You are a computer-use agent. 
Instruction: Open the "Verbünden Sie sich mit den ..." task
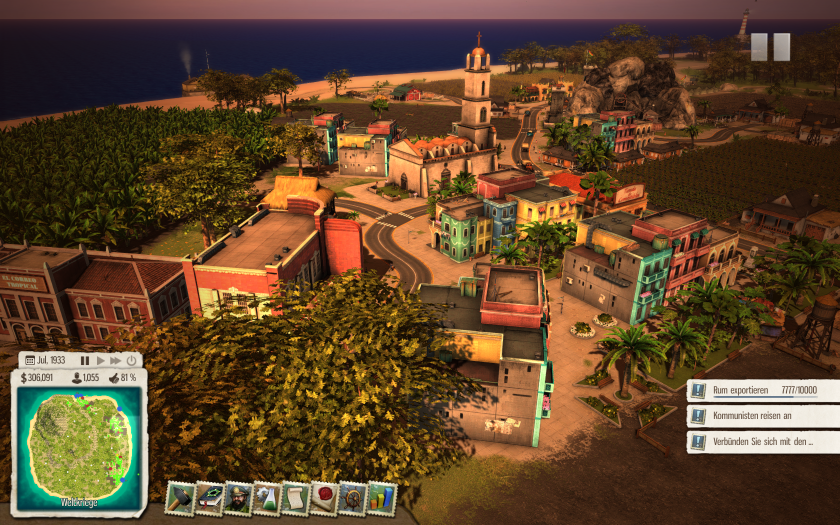click(762, 441)
